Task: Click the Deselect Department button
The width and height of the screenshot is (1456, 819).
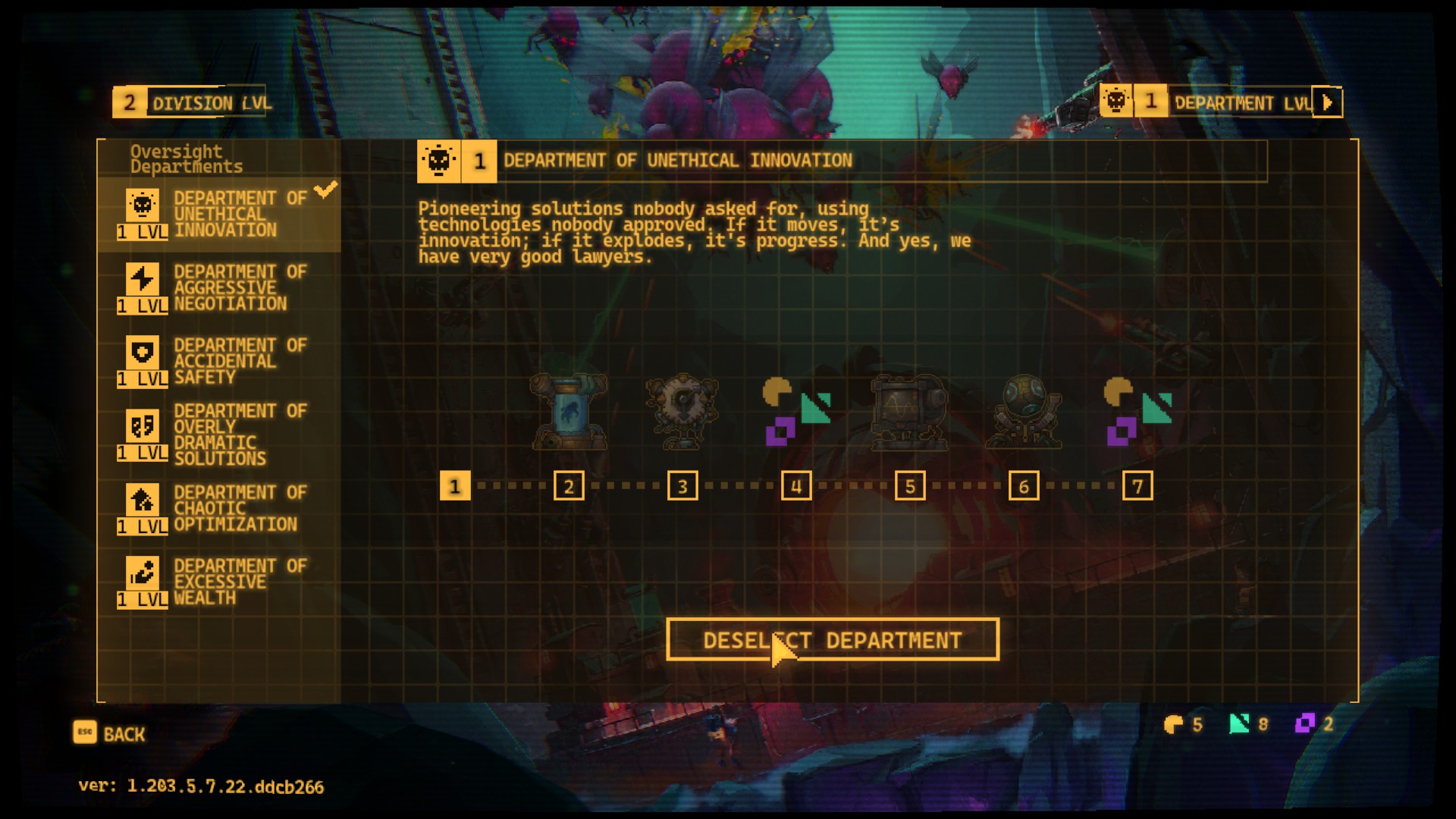Action: [832, 640]
